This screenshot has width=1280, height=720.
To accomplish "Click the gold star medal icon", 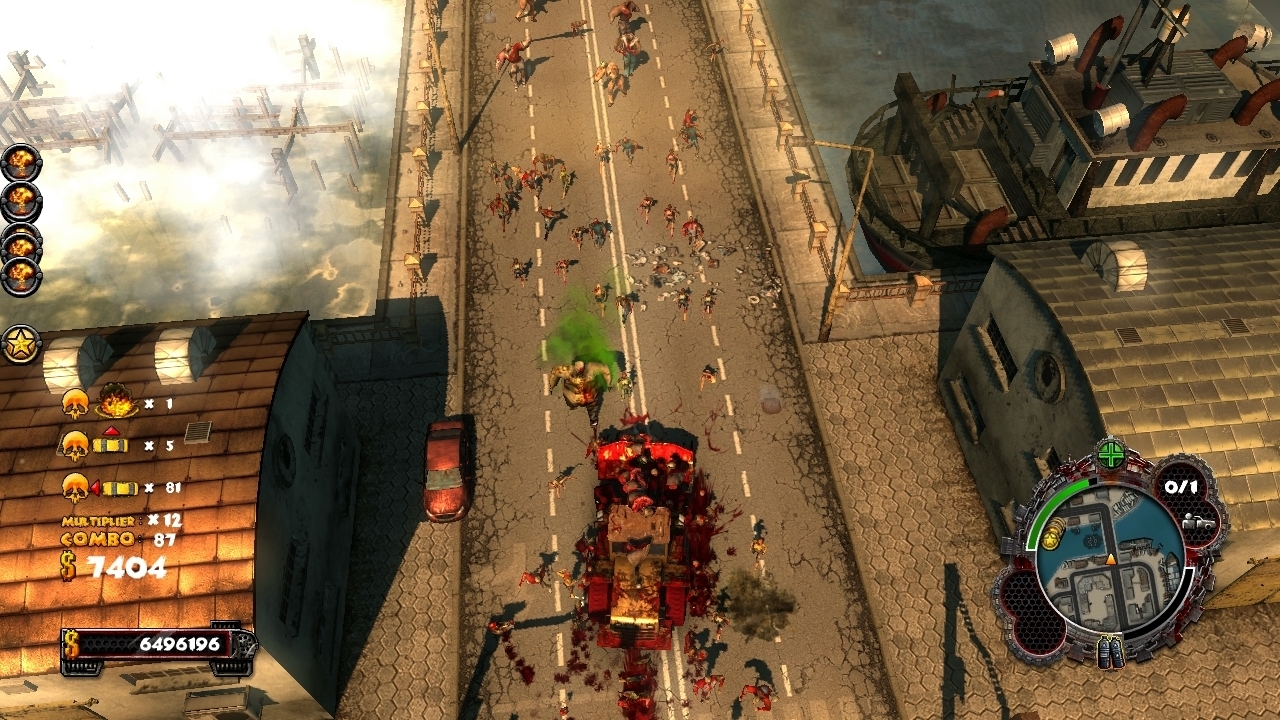I will pyautogui.click(x=21, y=344).
